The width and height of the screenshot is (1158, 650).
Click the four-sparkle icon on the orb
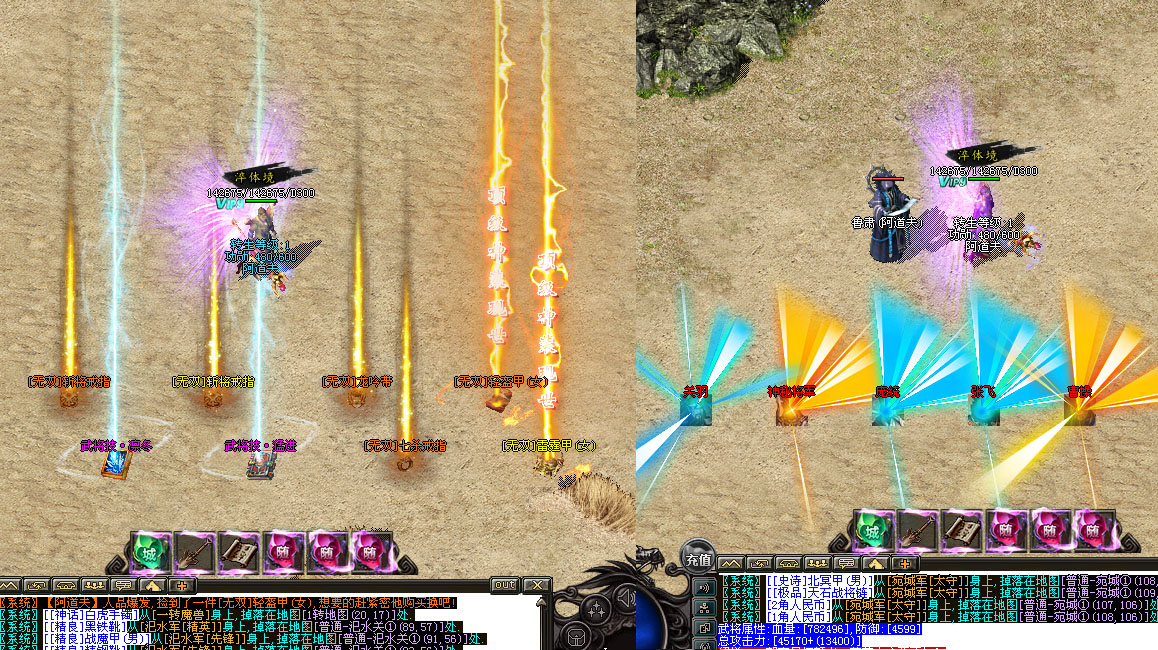click(x=599, y=609)
